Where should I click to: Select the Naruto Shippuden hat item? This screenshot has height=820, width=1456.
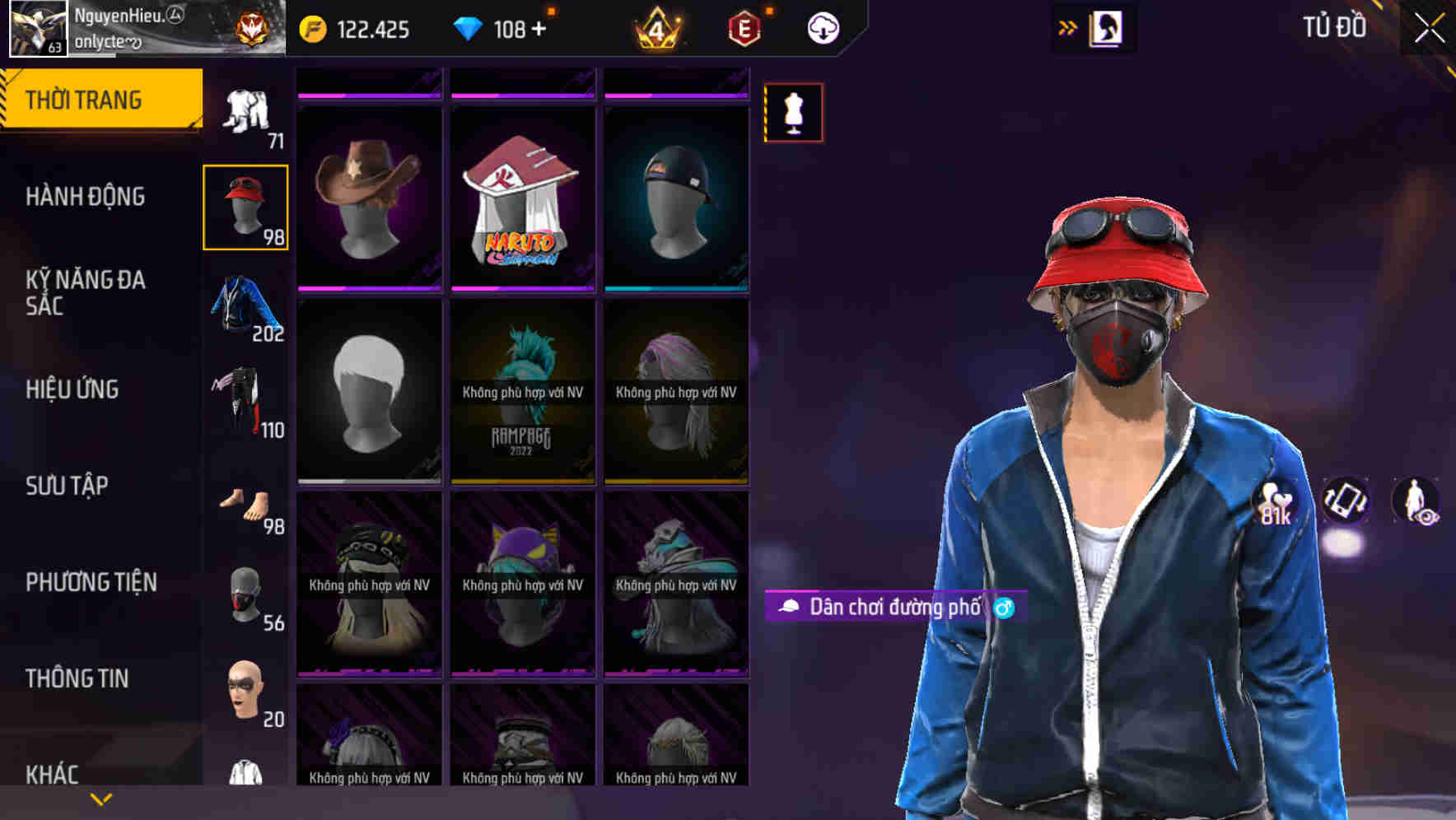point(521,198)
